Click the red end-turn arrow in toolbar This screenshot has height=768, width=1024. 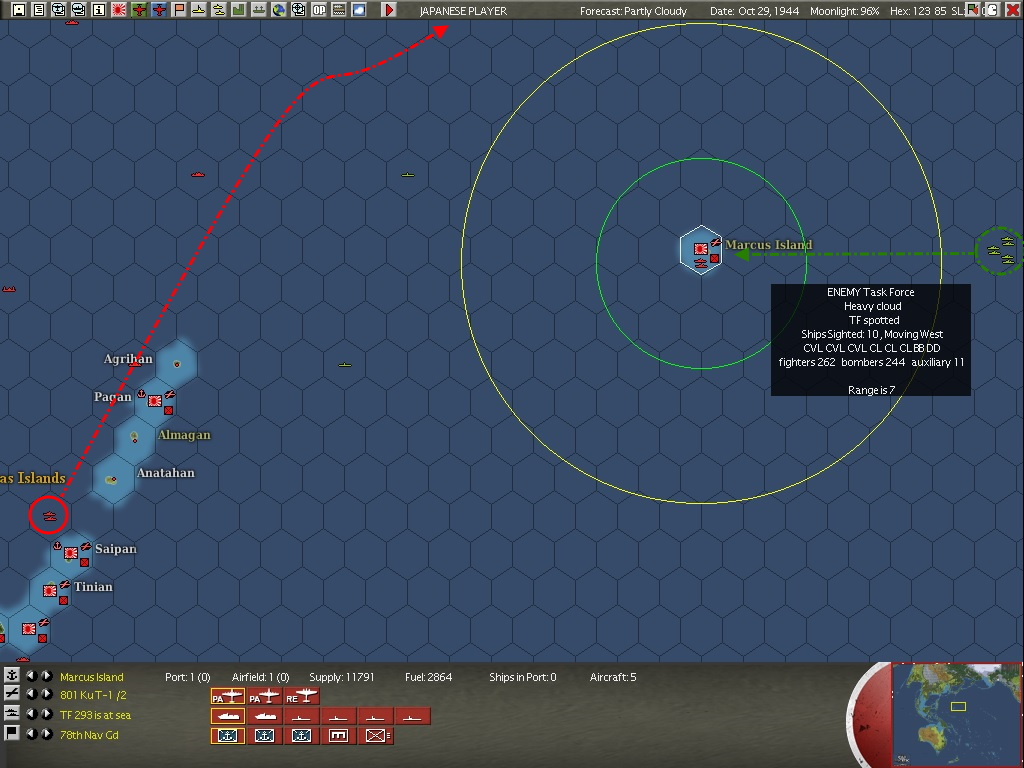point(389,10)
